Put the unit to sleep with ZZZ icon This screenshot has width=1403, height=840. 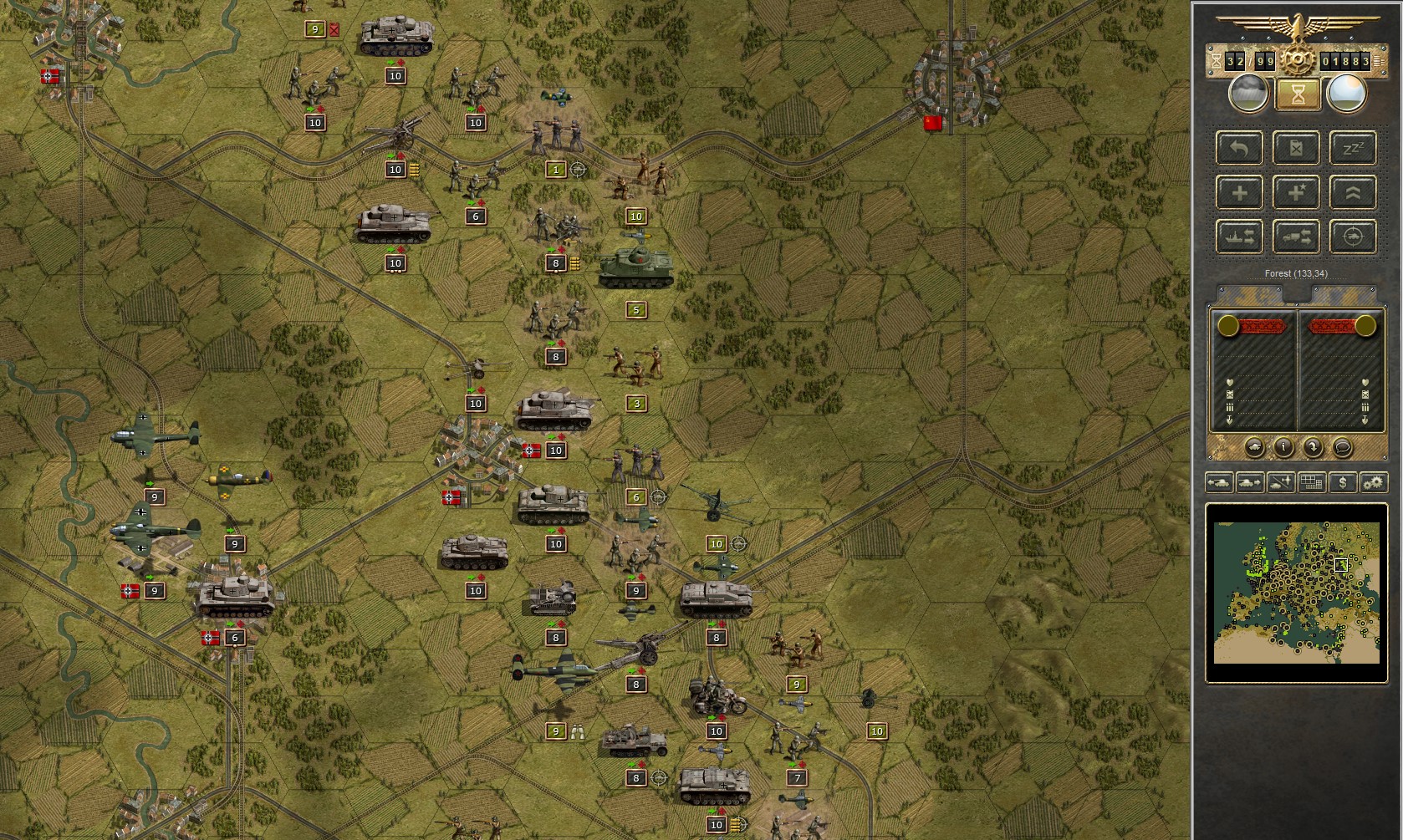coord(1352,148)
